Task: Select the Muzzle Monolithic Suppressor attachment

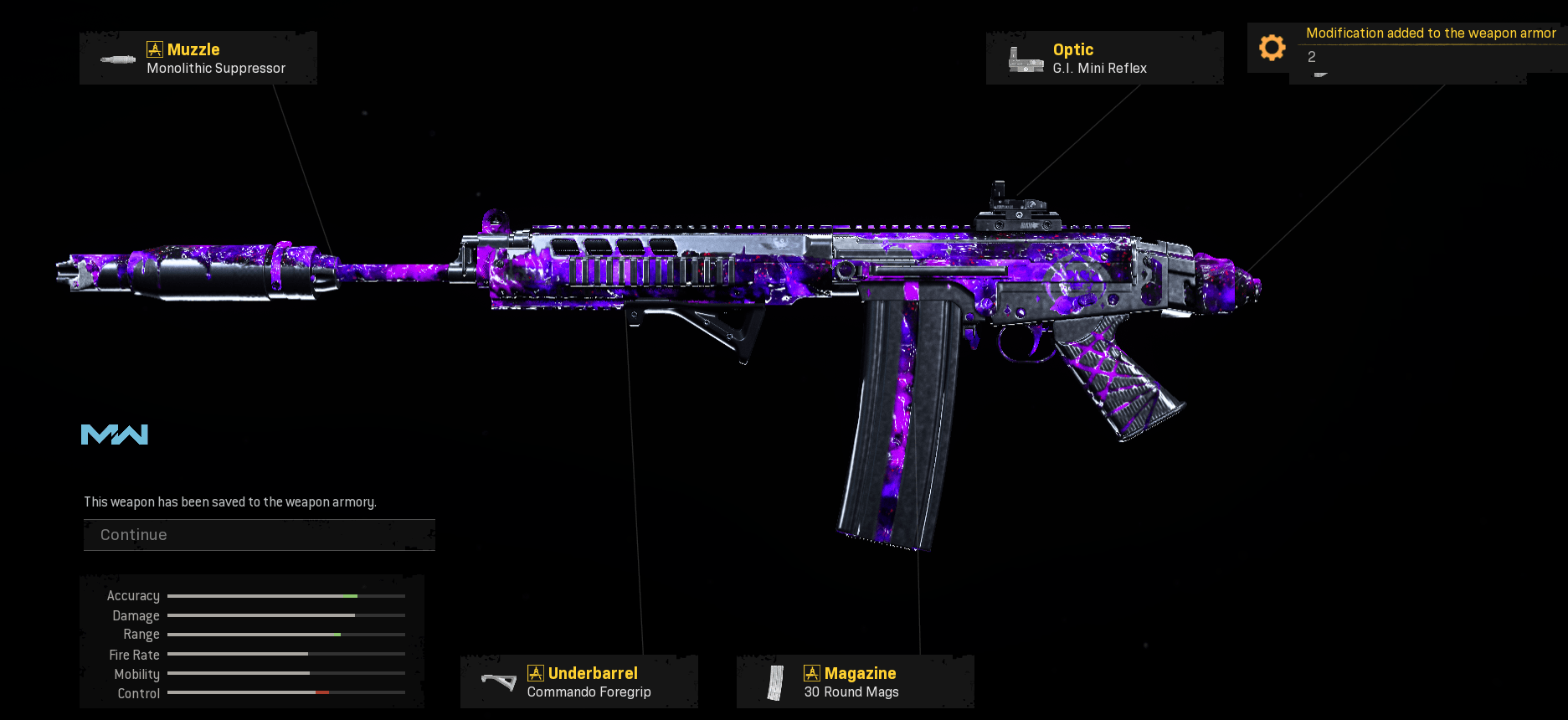Action: pos(198,59)
